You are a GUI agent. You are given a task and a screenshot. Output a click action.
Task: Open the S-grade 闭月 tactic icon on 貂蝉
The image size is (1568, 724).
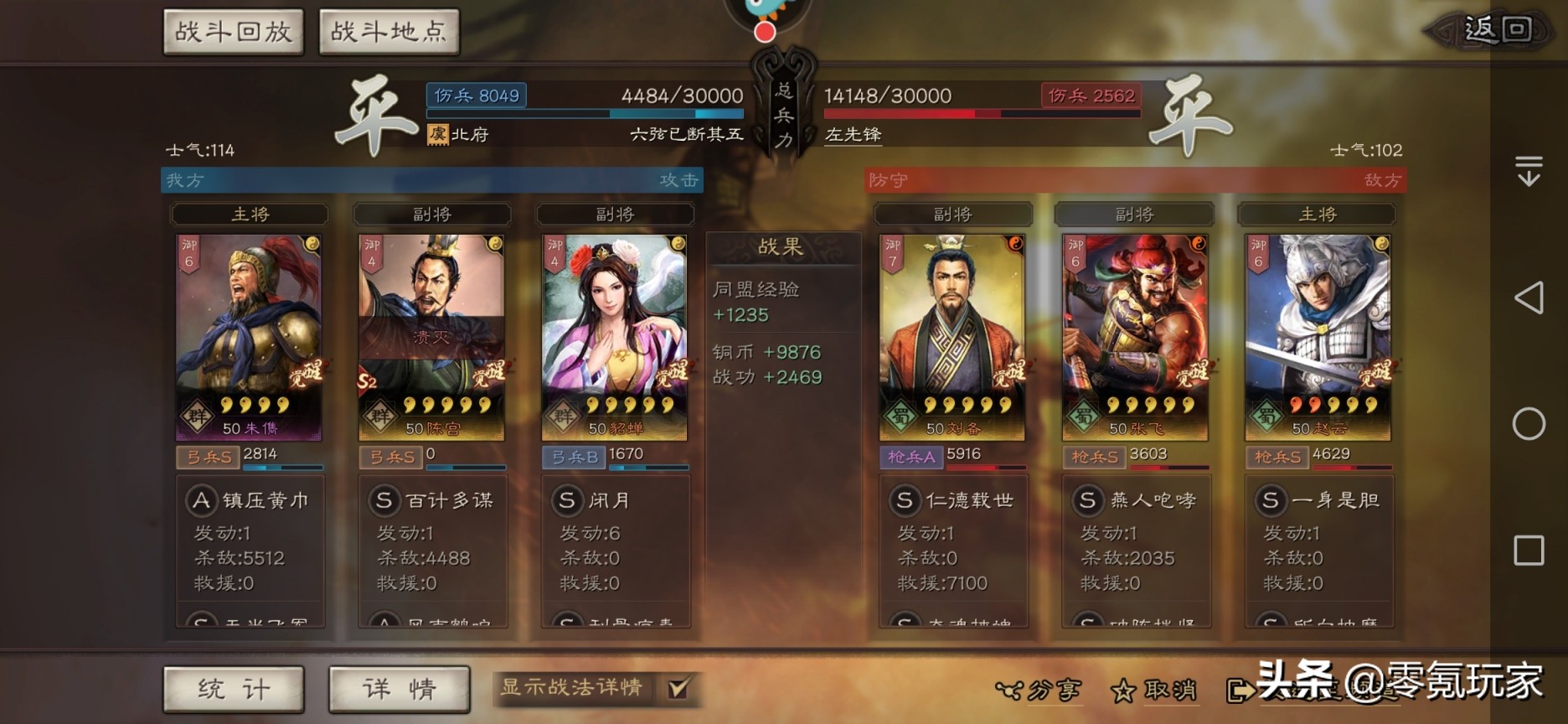point(568,500)
